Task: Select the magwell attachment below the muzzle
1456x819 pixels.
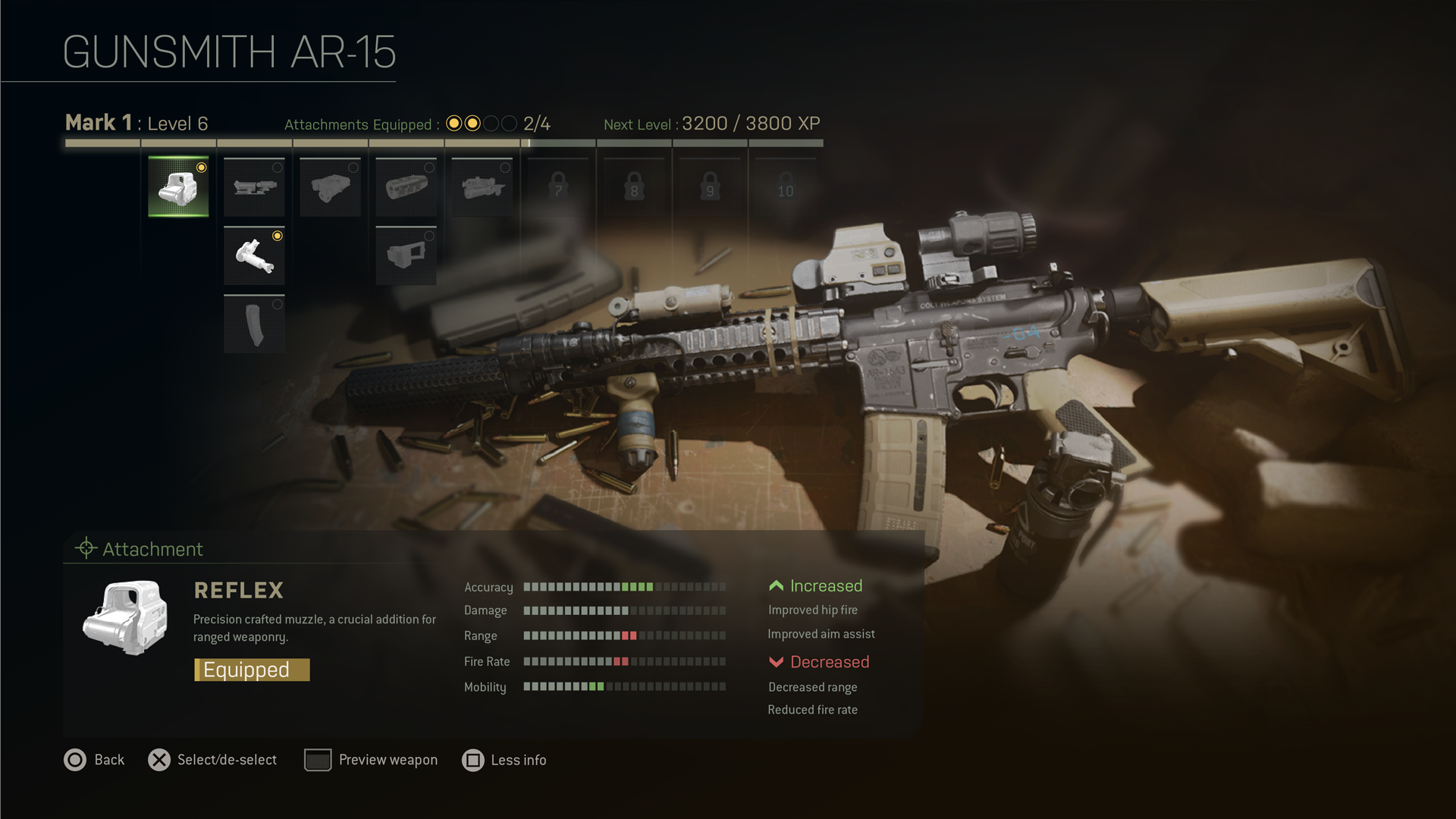Action: tap(406, 256)
